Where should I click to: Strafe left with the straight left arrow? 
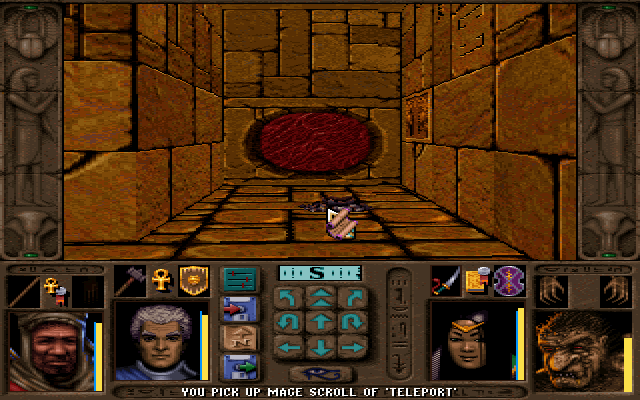pos(289,347)
